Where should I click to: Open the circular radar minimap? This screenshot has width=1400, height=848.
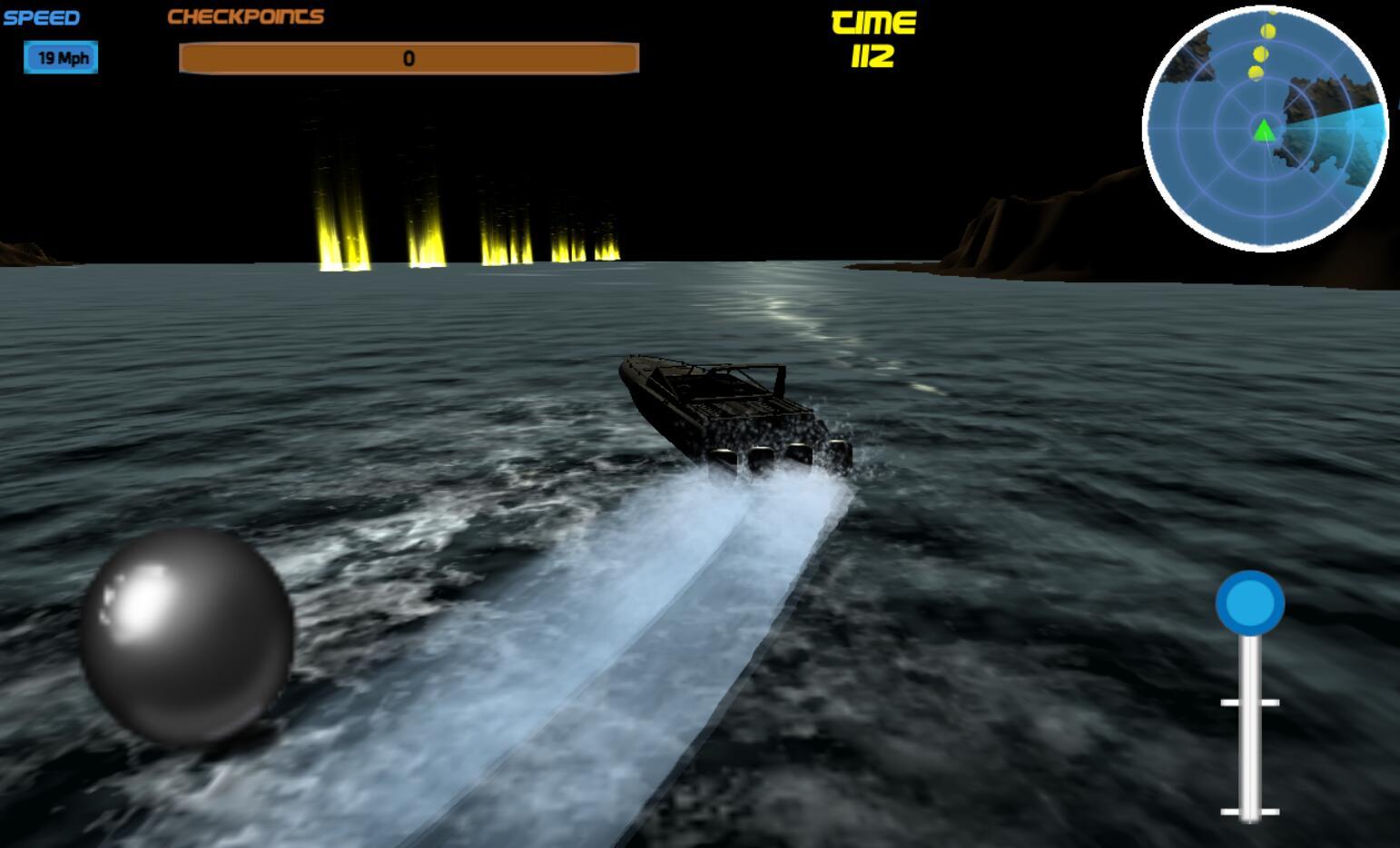pos(1265,128)
